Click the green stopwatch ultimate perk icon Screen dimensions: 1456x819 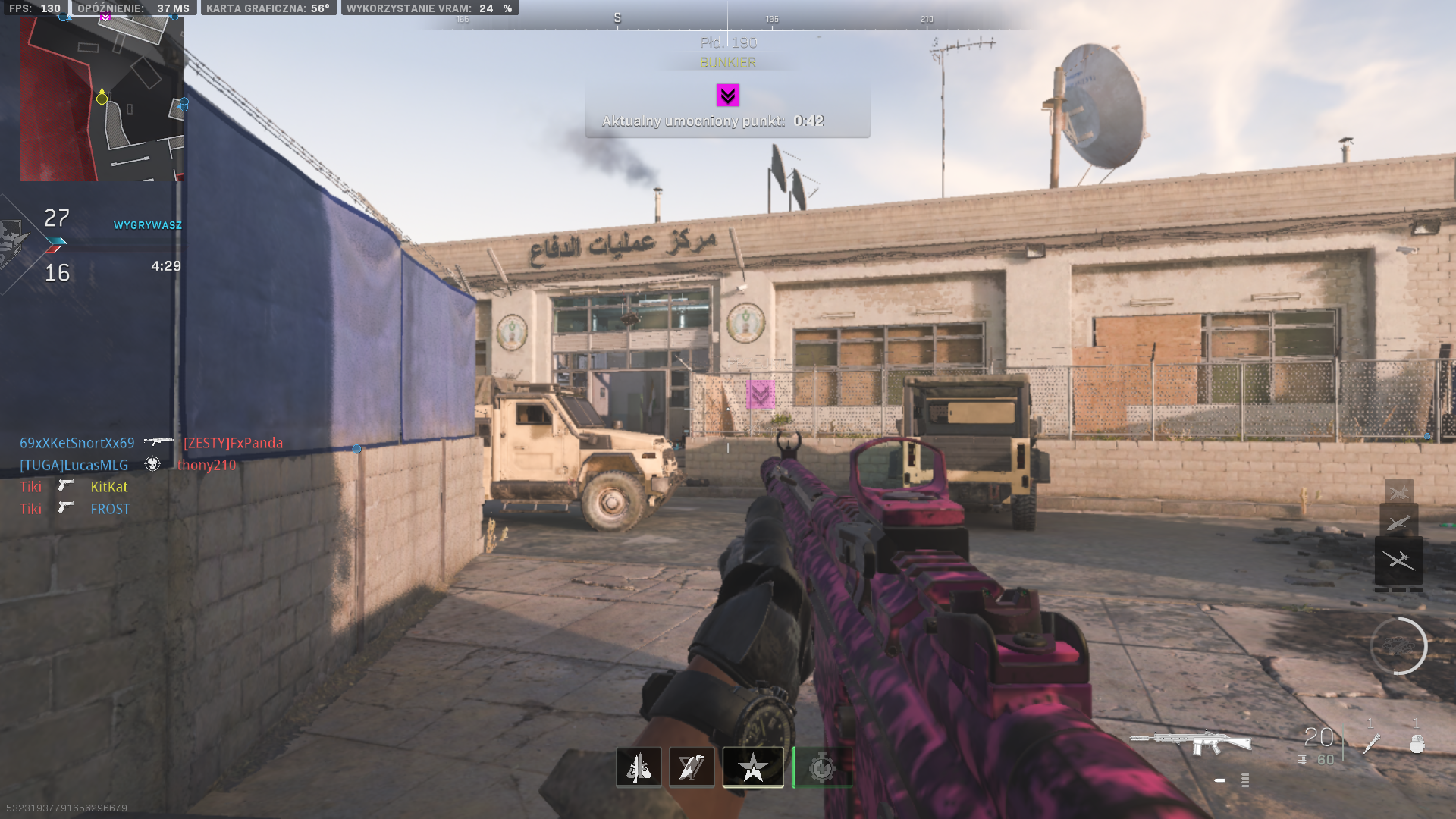point(821,767)
